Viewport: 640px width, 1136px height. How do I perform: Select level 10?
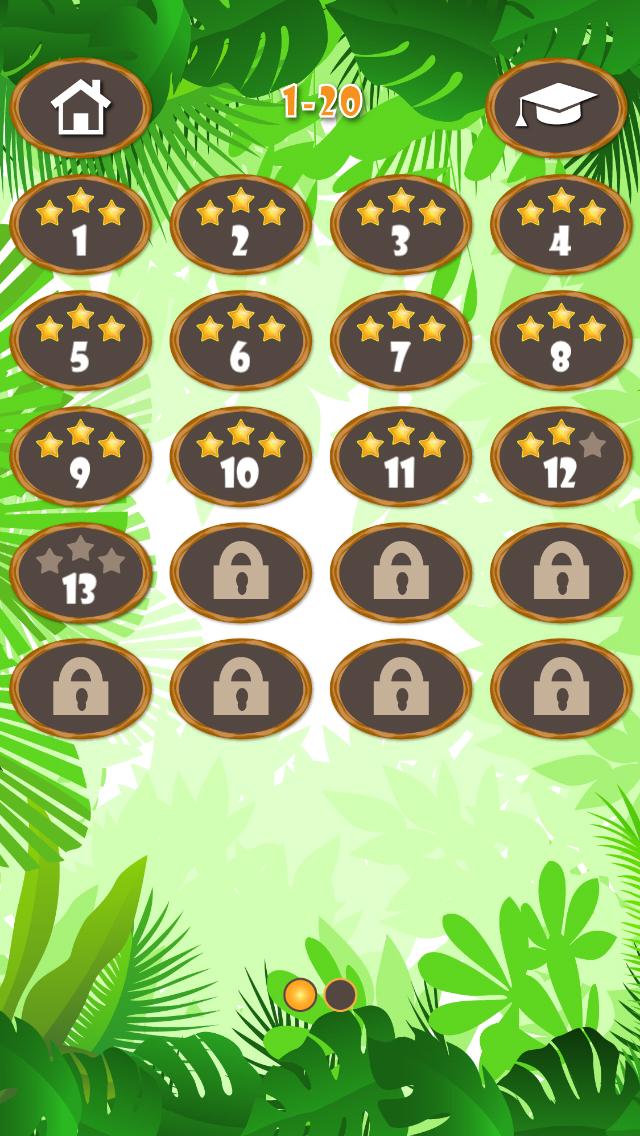[241, 457]
